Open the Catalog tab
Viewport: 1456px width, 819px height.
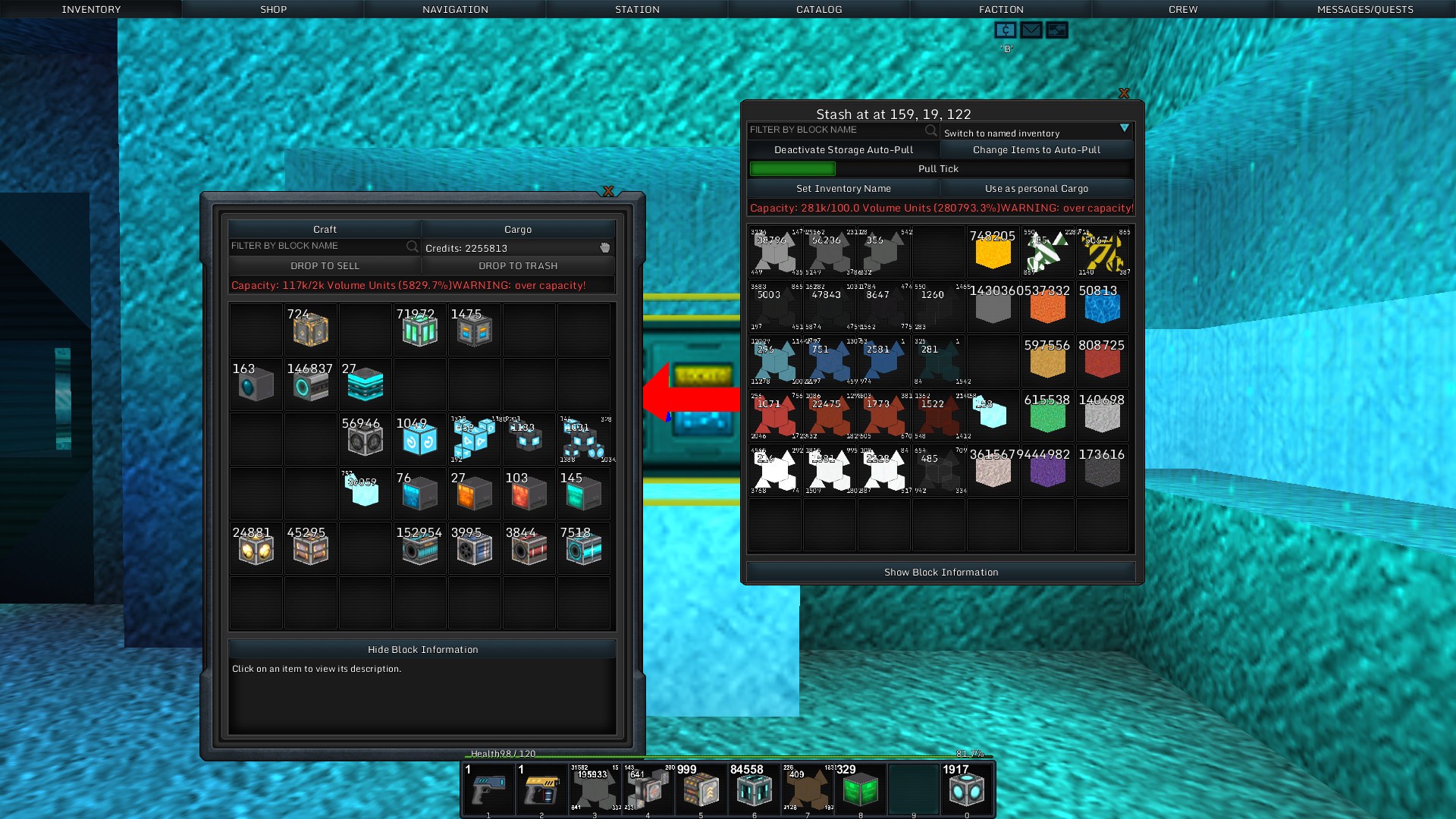pos(819,9)
